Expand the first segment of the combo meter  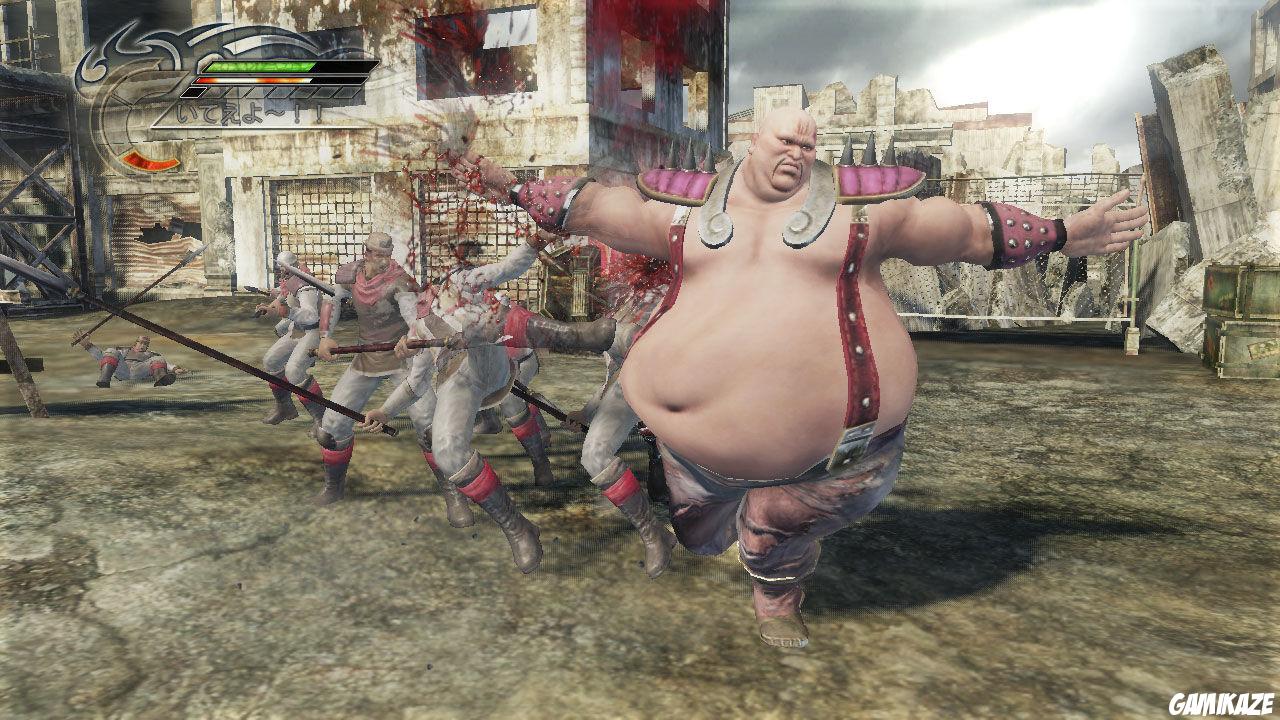(x=193, y=92)
